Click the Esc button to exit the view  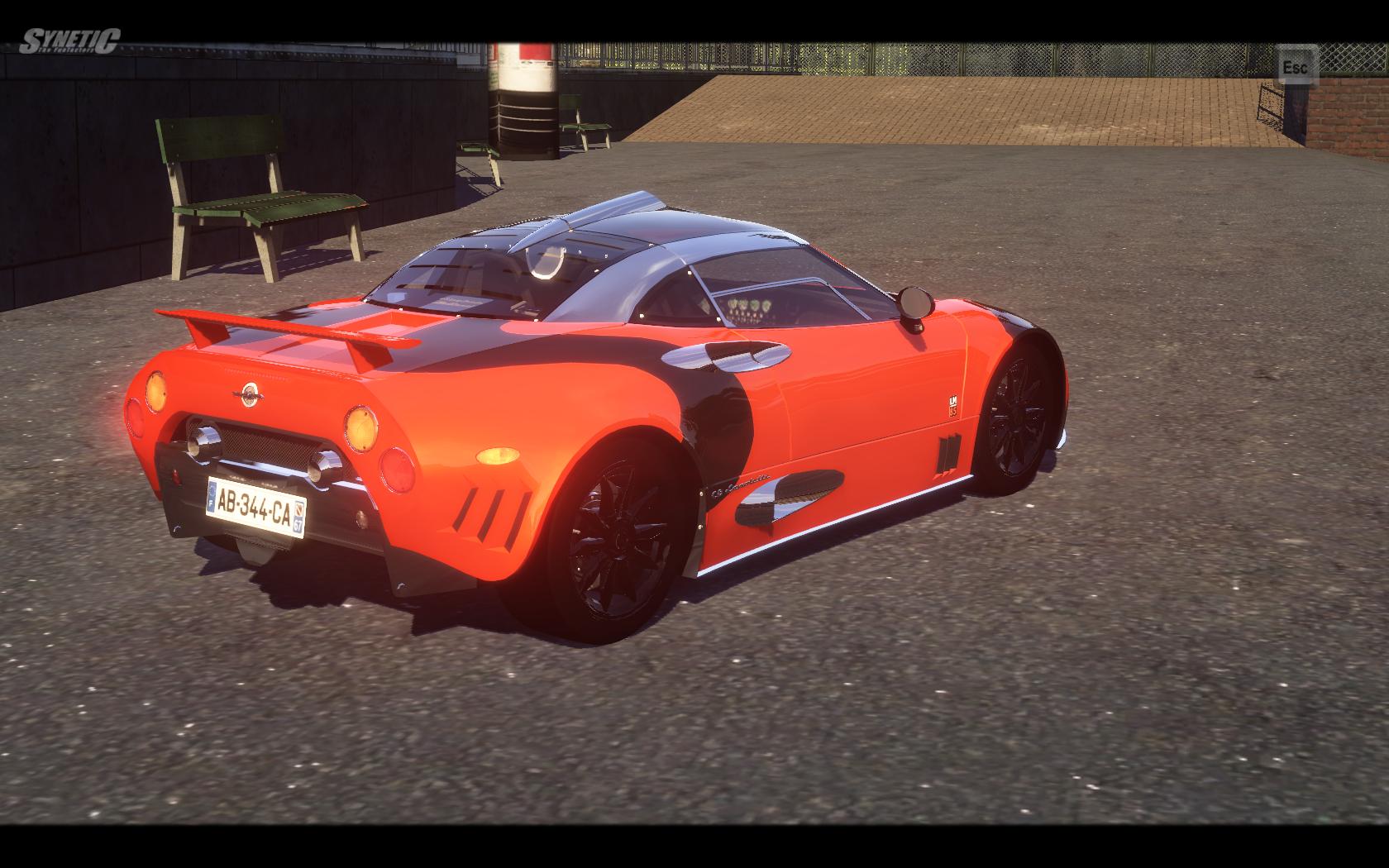1296,67
